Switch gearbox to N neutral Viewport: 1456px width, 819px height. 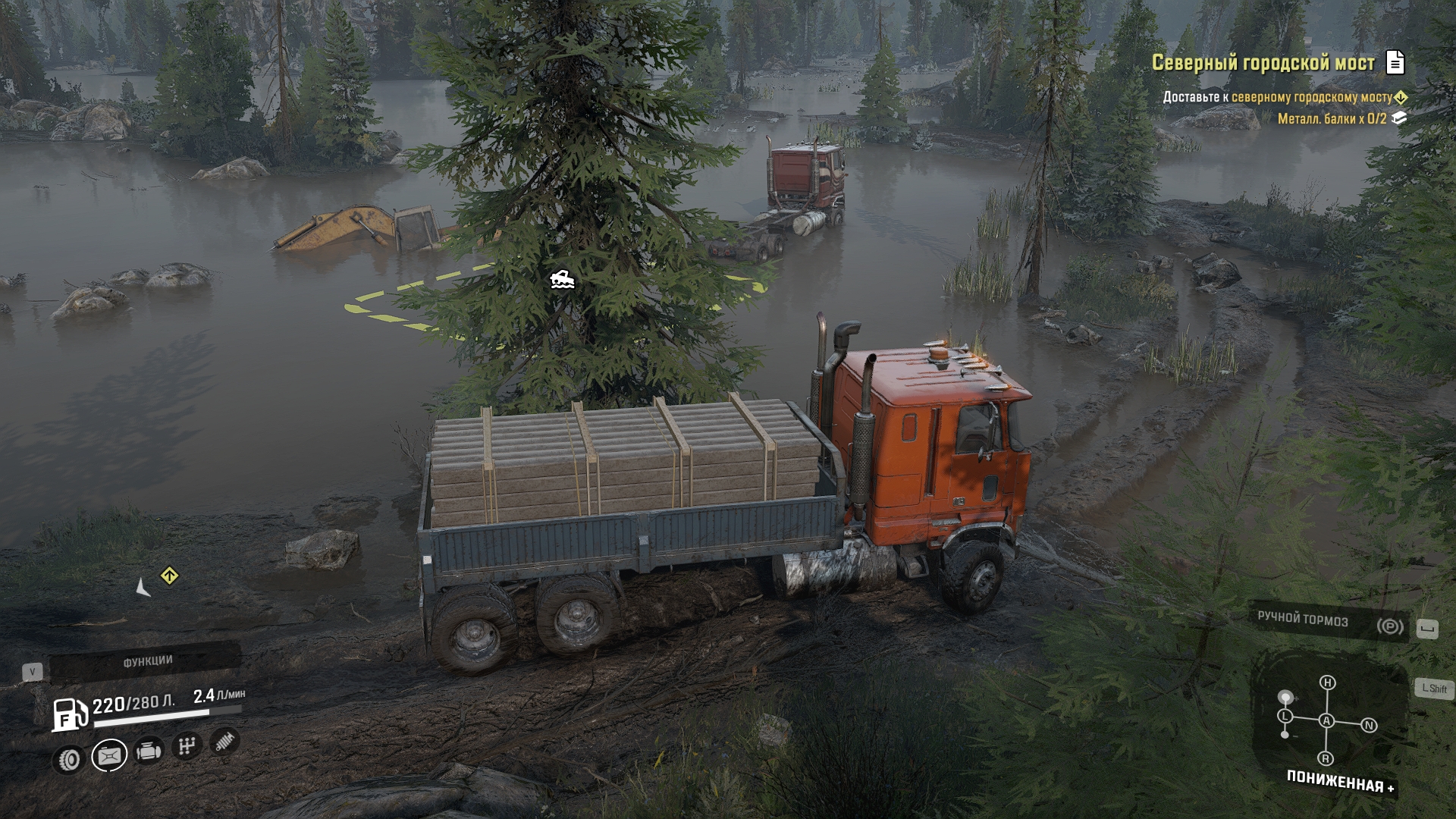tap(1369, 726)
